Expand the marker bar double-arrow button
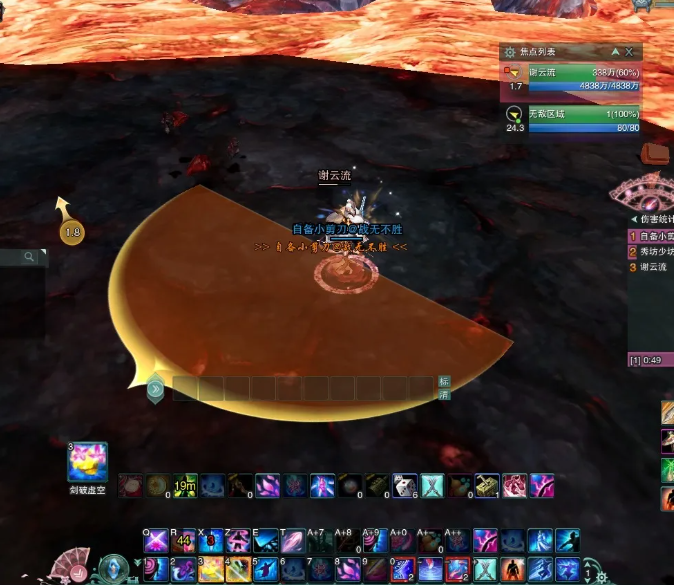Viewport: 674px width, 585px height. click(x=155, y=388)
